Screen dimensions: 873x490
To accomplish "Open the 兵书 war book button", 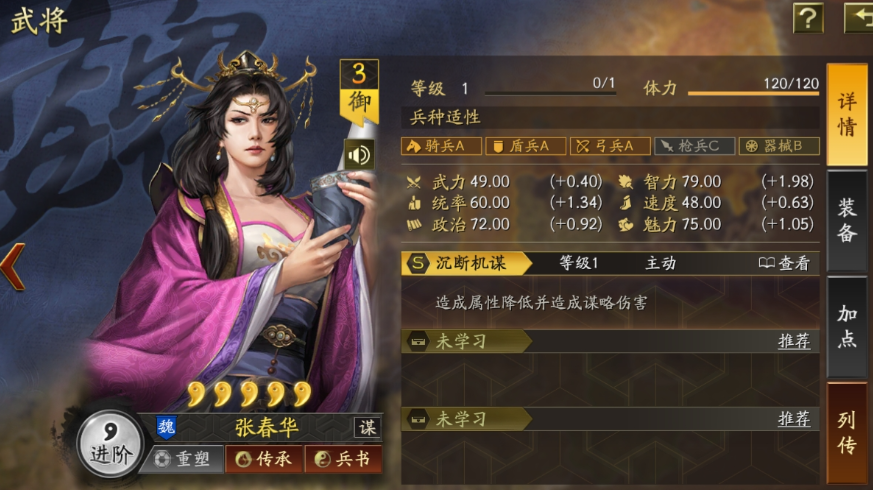I will (343, 459).
